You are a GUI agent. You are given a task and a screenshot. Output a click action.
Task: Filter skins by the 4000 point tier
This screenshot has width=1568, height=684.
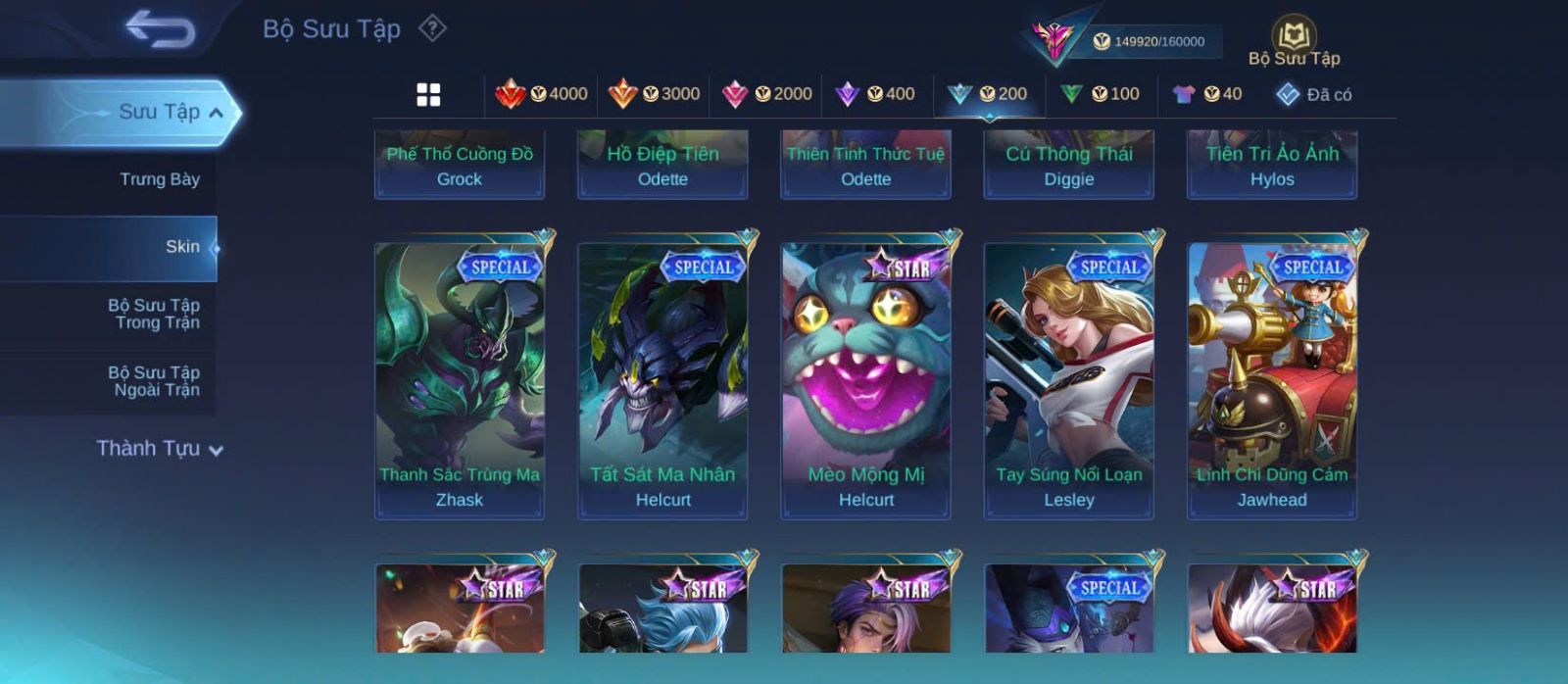click(x=542, y=94)
